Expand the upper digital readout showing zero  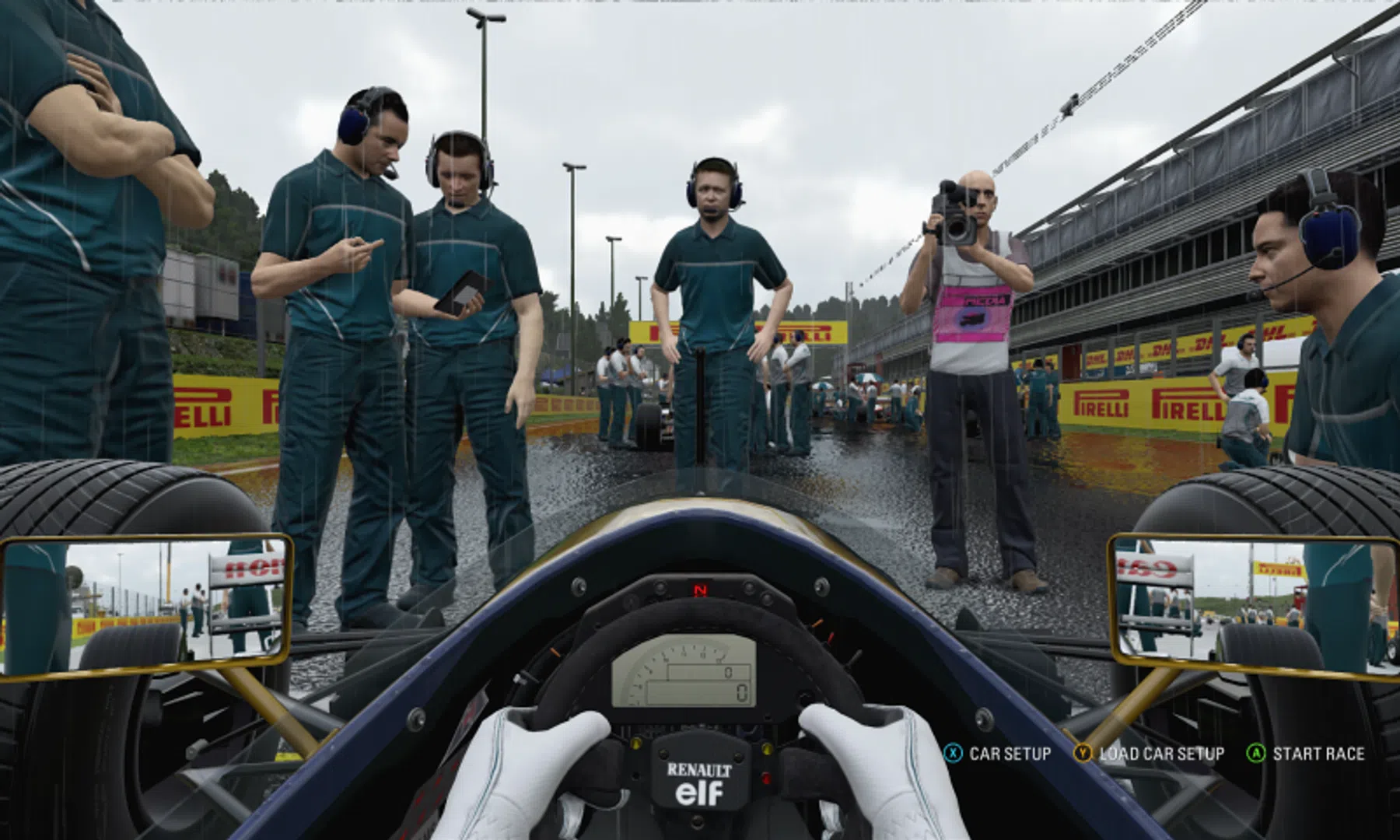pyautogui.click(x=727, y=672)
